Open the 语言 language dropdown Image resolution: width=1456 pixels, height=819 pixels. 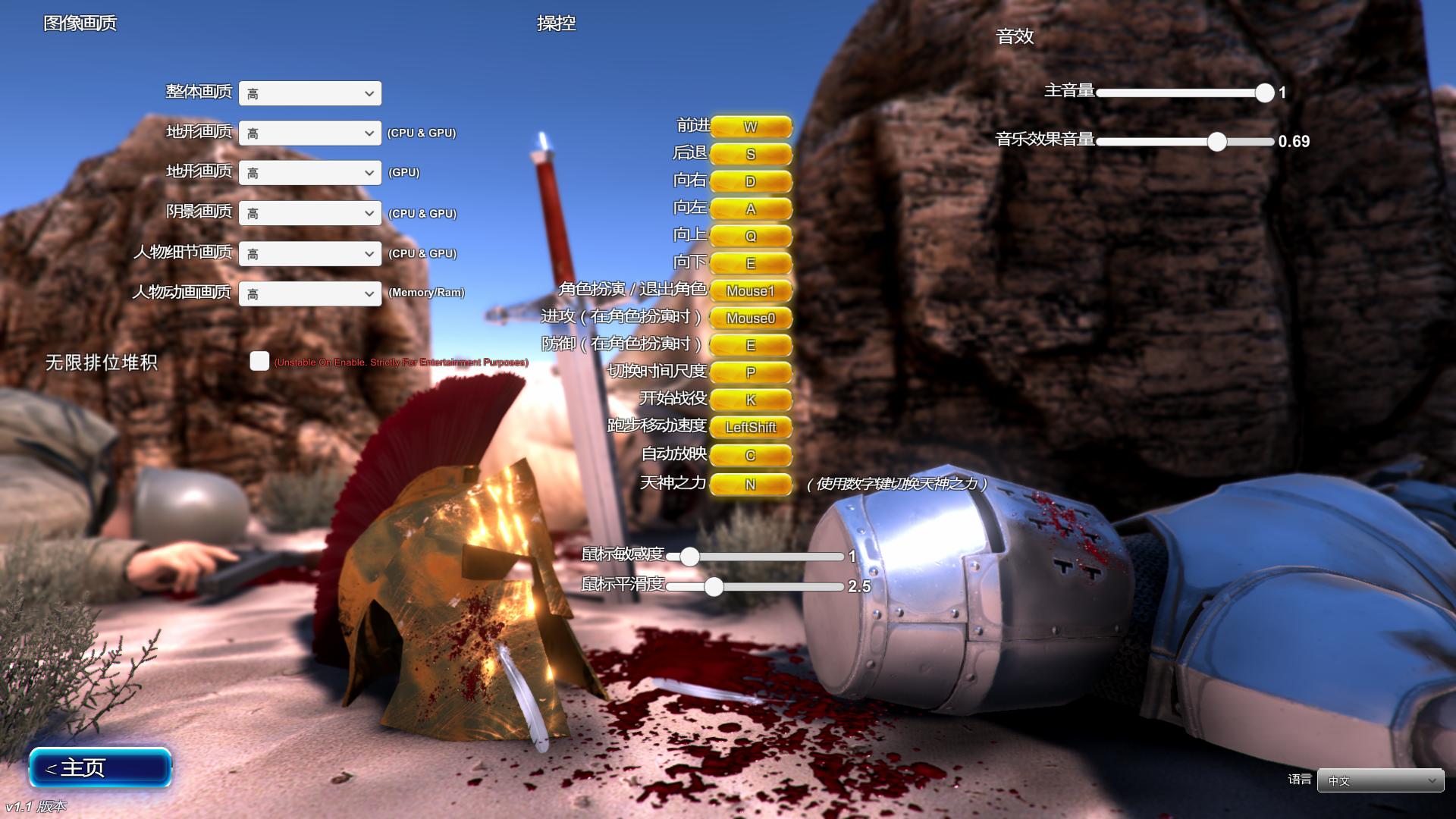1380,780
